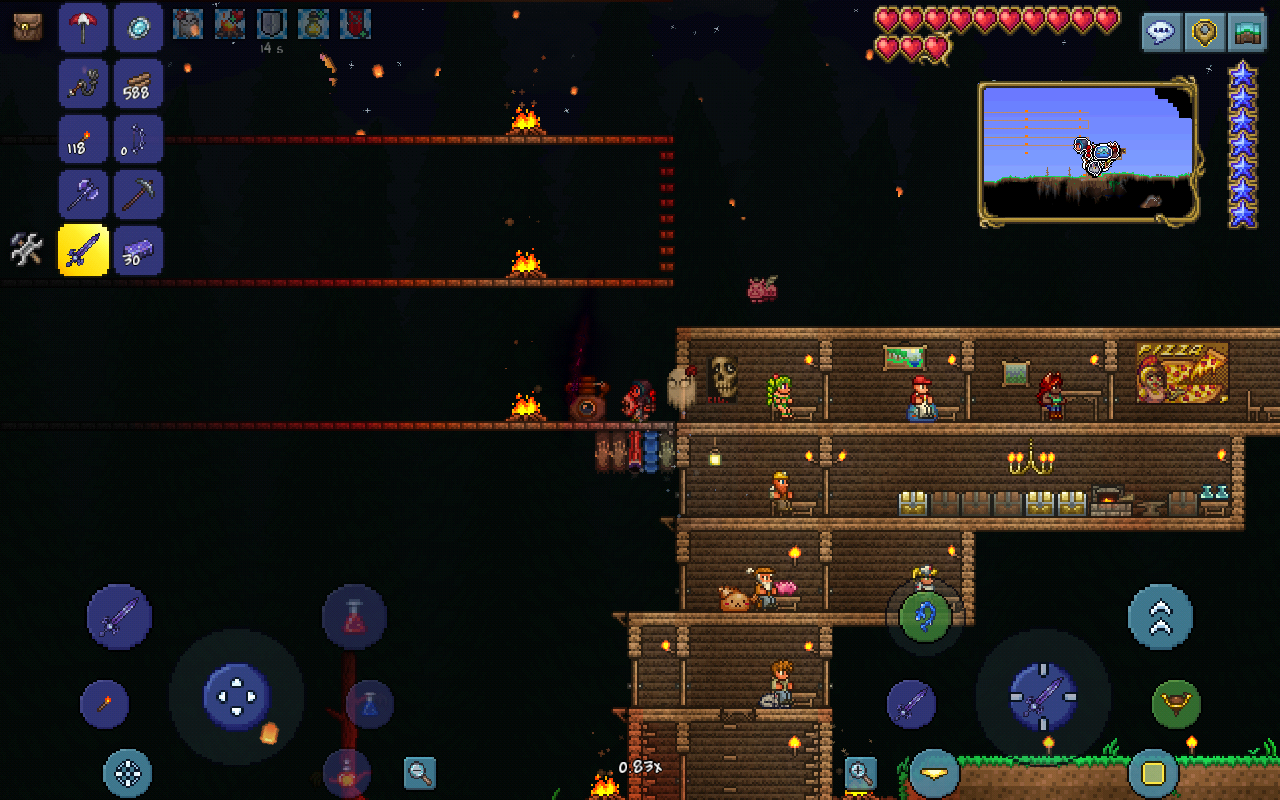Open the chat speech bubble
Viewport: 1280px width, 800px height.
[1161, 31]
